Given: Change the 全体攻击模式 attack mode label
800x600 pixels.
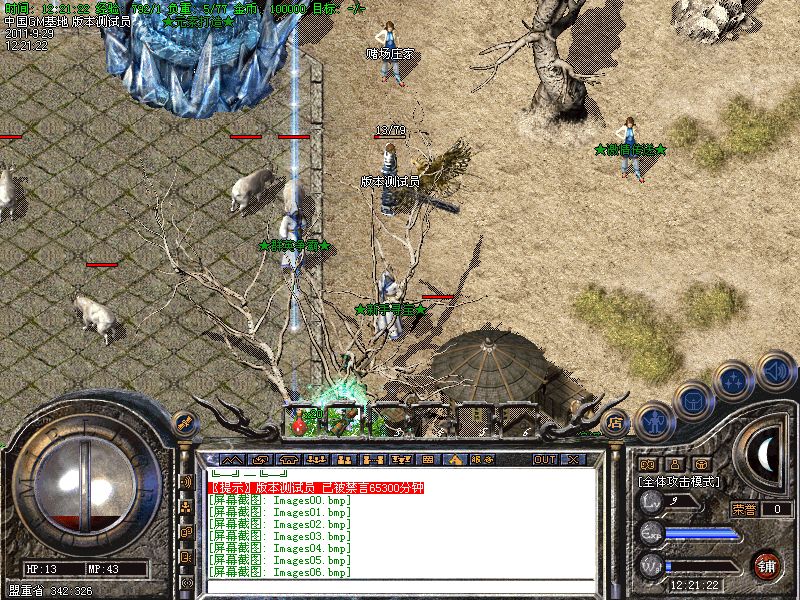Looking at the screenshot, I should (x=680, y=481).
